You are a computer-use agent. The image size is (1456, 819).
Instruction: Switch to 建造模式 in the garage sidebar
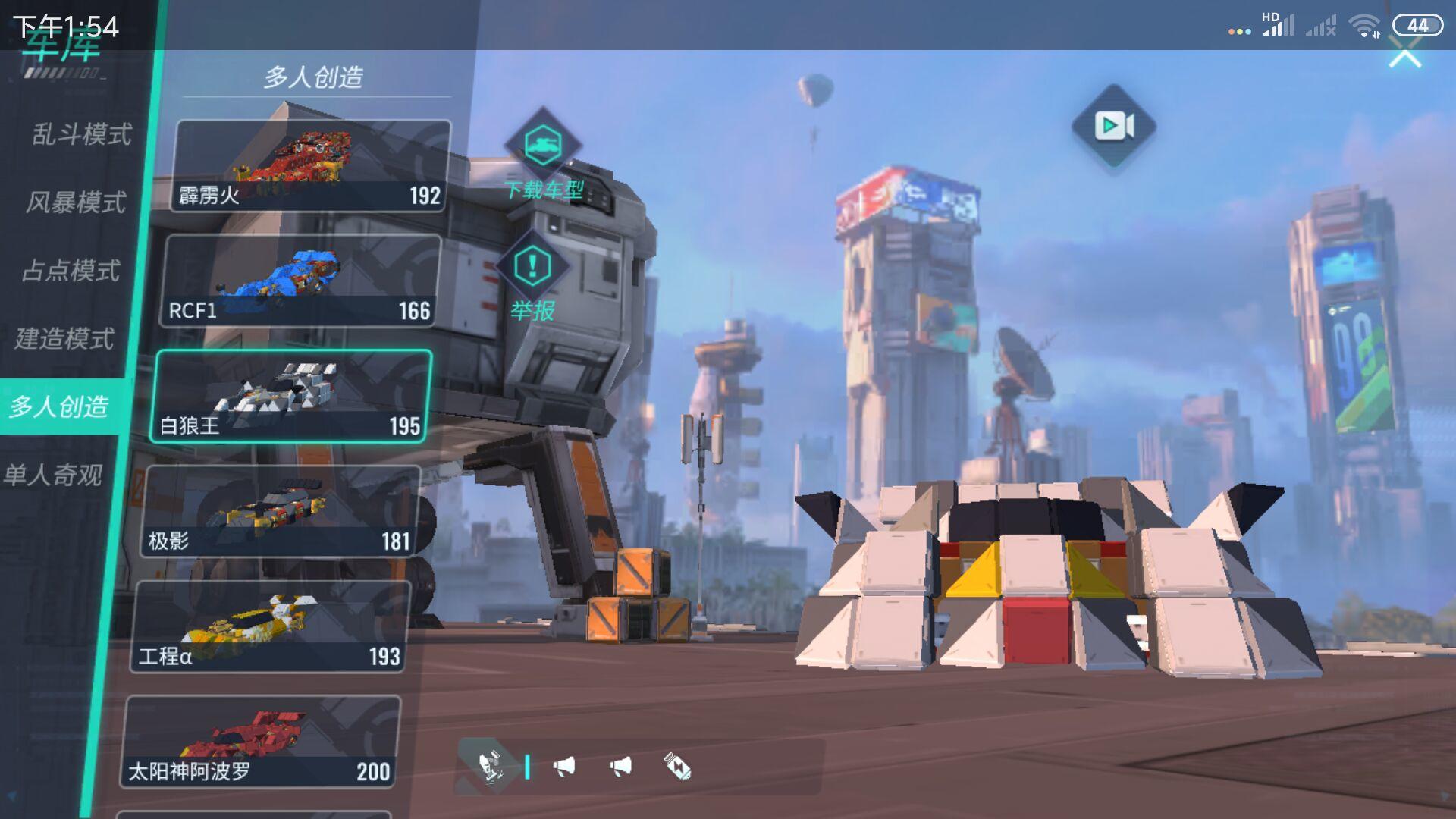click(x=65, y=338)
